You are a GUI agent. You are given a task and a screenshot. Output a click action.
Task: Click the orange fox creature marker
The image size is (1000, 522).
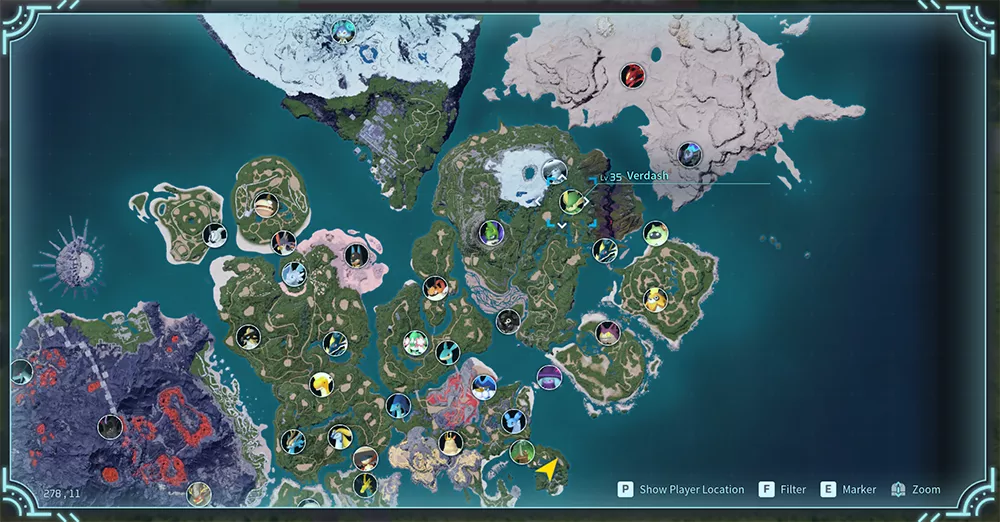point(435,287)
